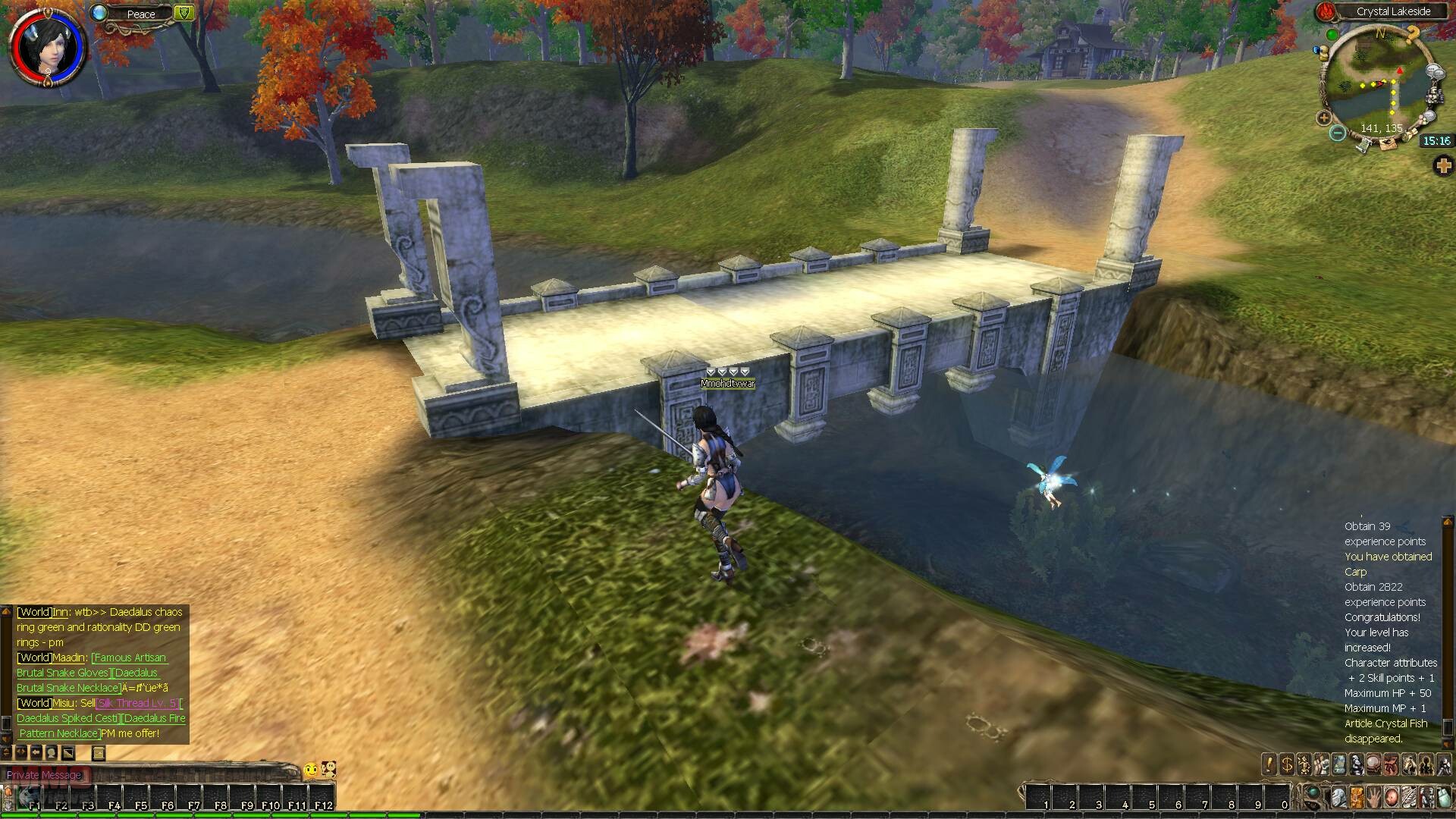1456x819 pixels.
Task: Open help via the yellow question mark
Action: click(1411, 34)
